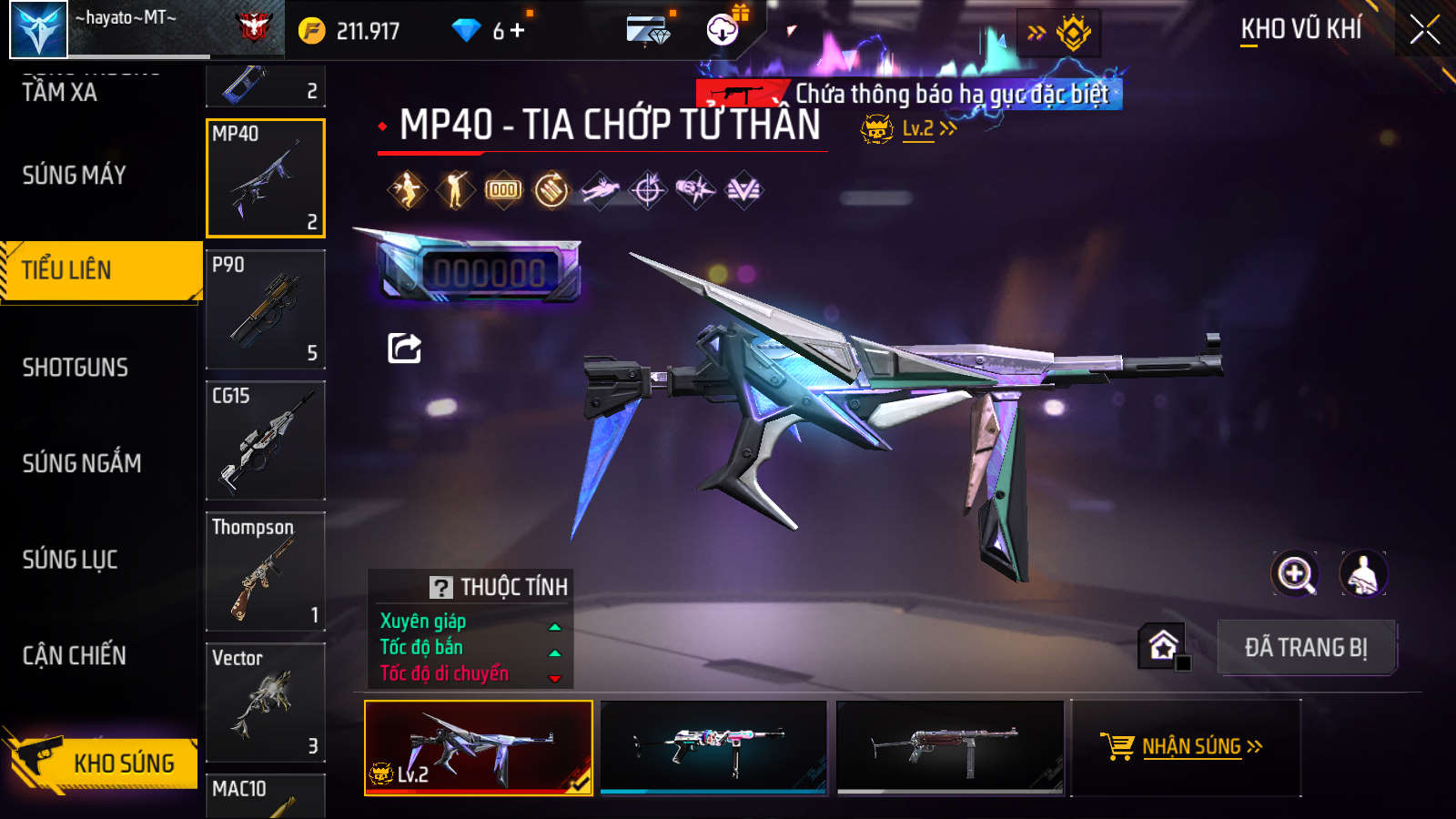1456x819 pixels.
Task: Close the weapon armory screen
Action: click(x=1424, y=30)
